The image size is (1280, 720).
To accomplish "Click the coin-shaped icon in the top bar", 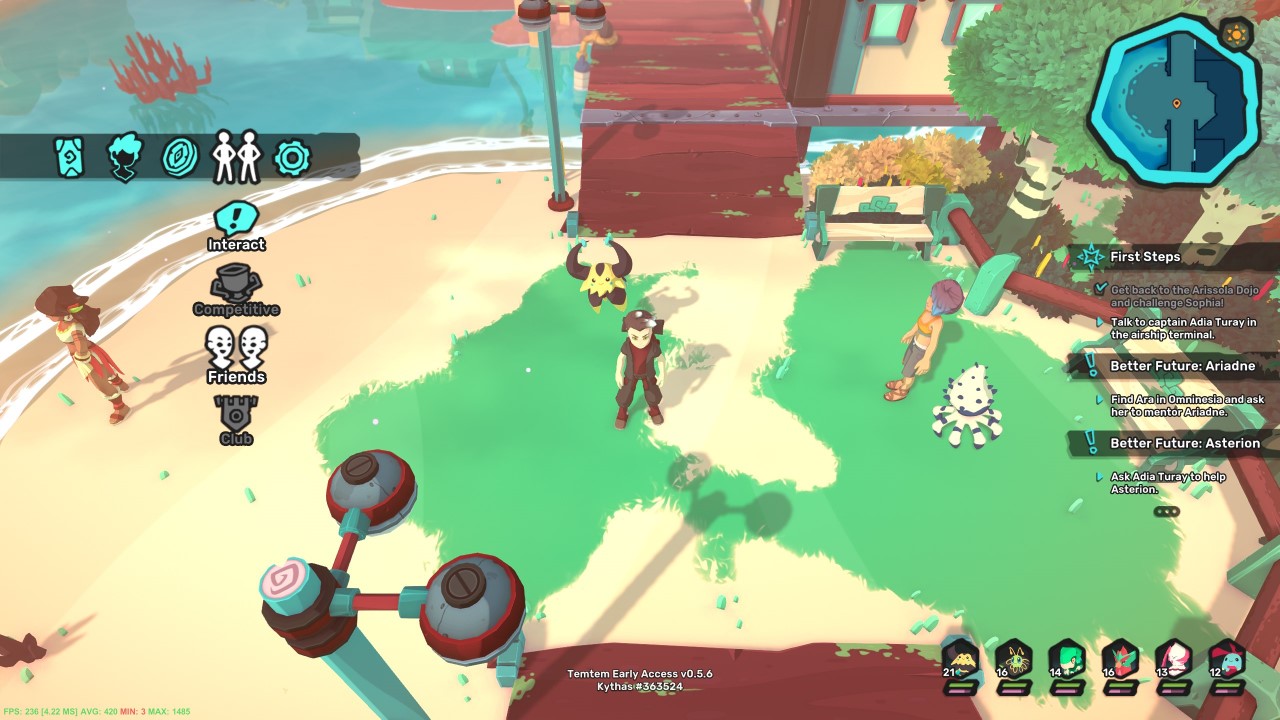I will point(180,157).
